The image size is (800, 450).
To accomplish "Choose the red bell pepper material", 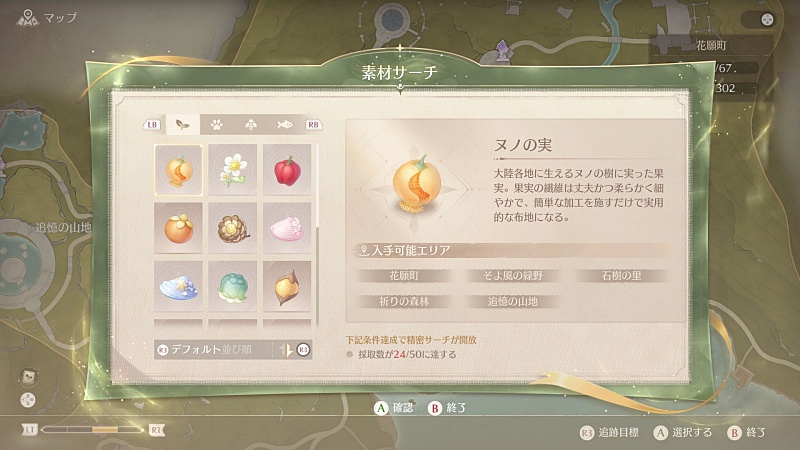I will click(287, 169).
